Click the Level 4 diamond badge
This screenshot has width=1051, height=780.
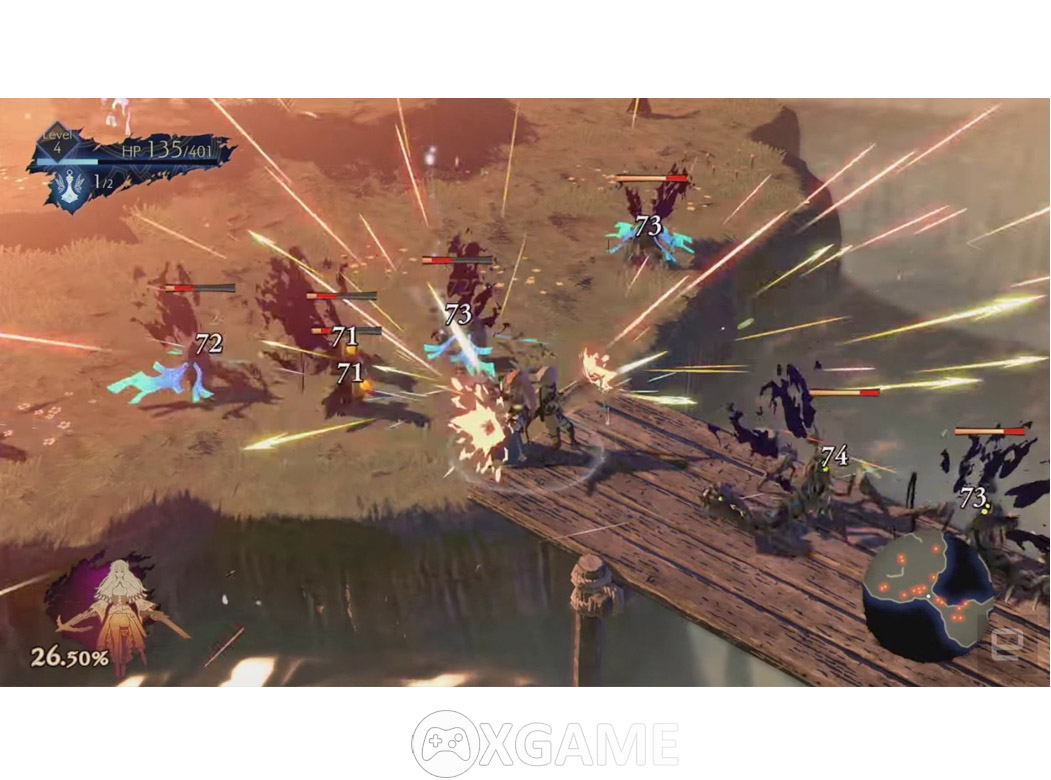point(58,143)
